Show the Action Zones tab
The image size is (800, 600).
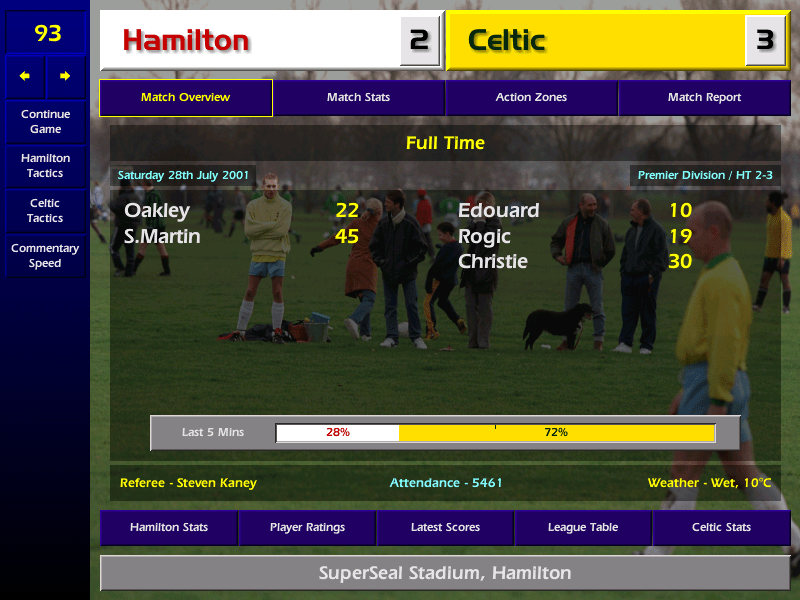(x=531, y=97)
